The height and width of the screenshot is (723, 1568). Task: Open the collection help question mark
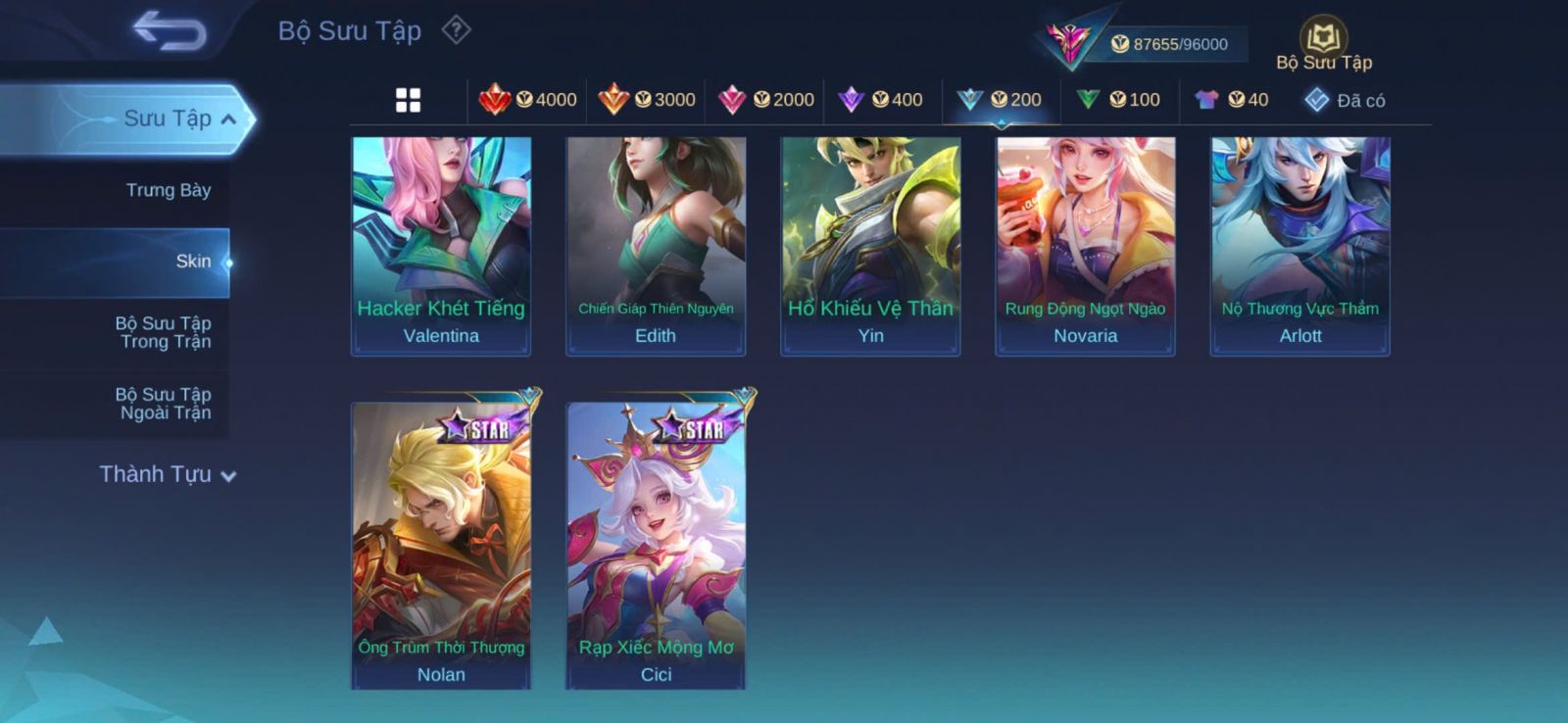456,30
